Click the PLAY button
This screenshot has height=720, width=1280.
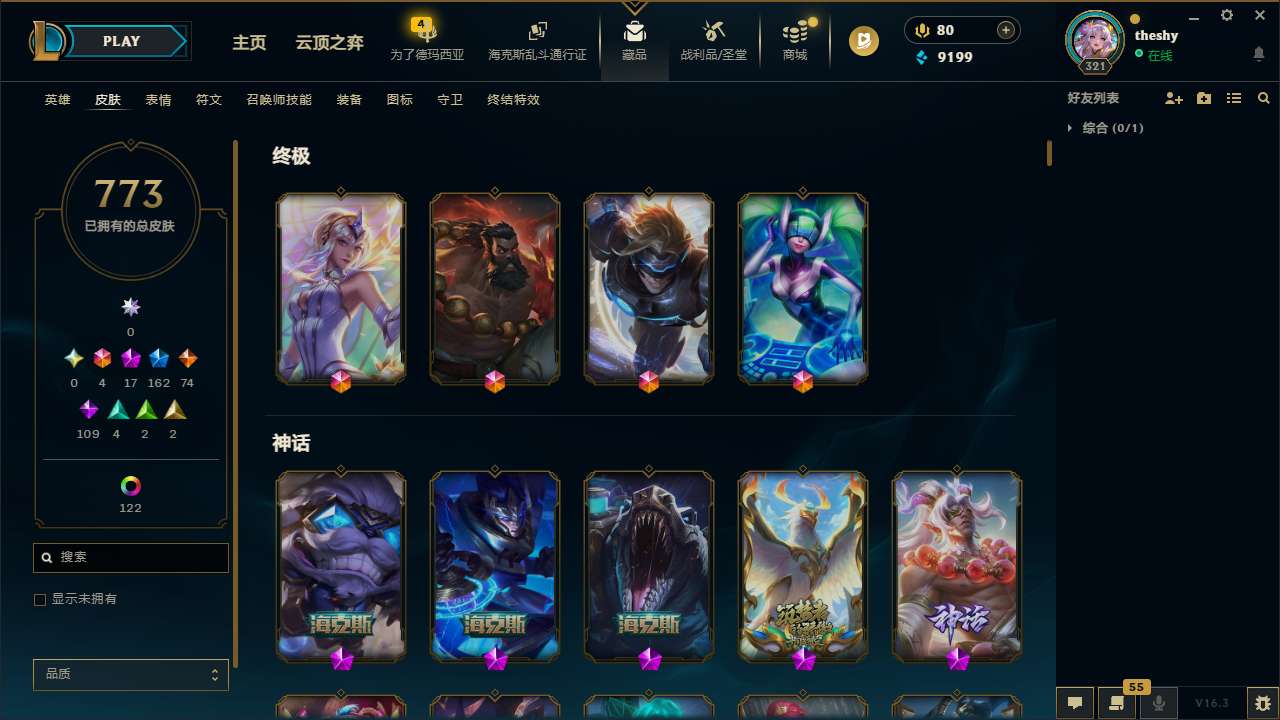coord(121,41)
